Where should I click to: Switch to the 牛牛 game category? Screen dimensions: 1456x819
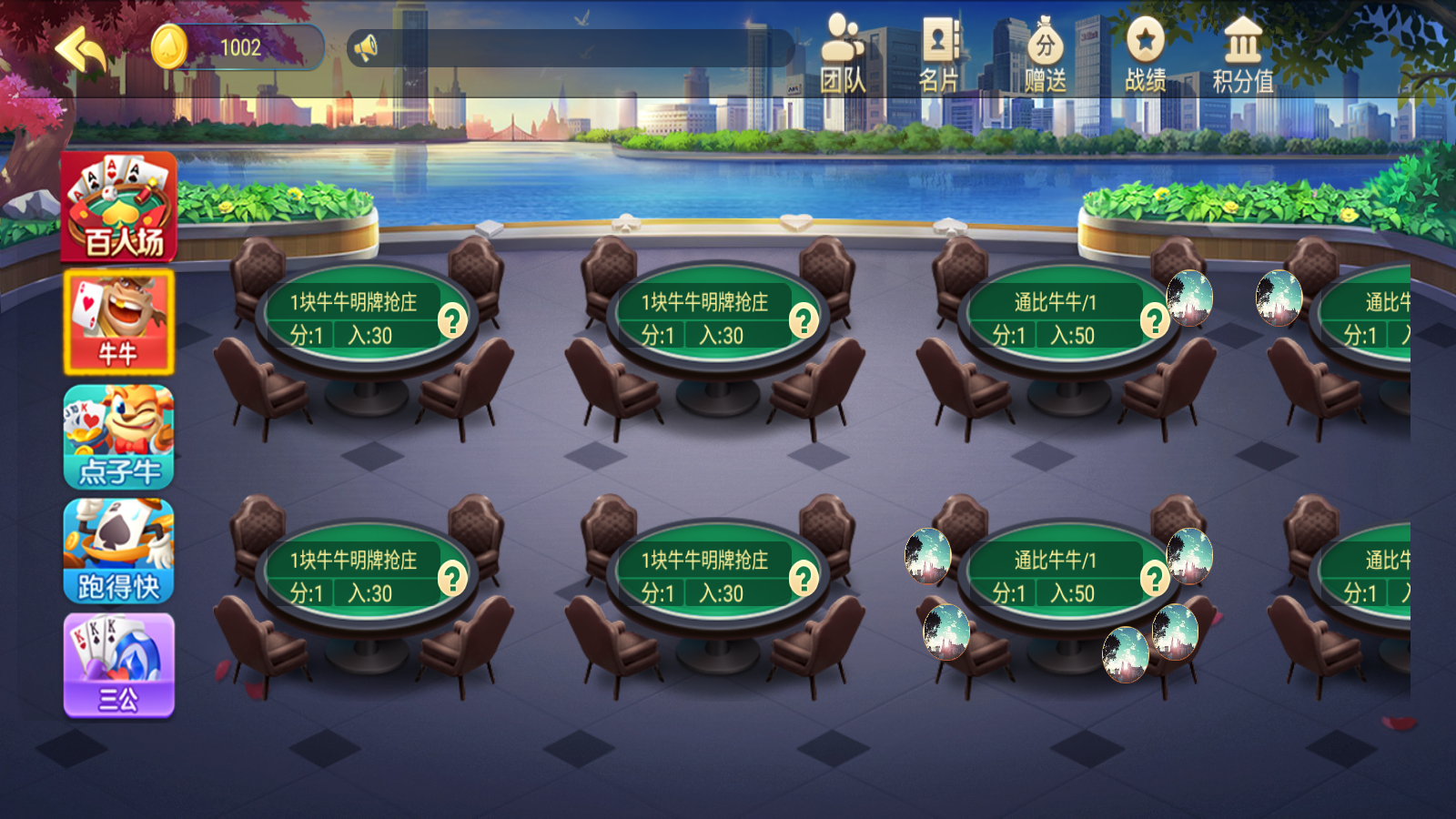coord(118,323)
